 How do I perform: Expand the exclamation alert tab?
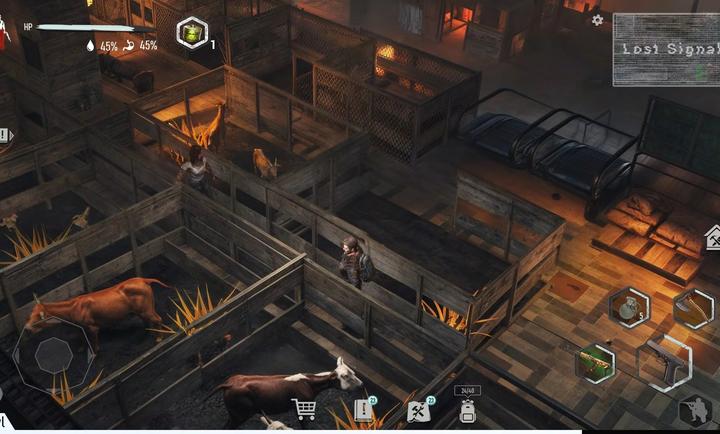coord(6,135)
